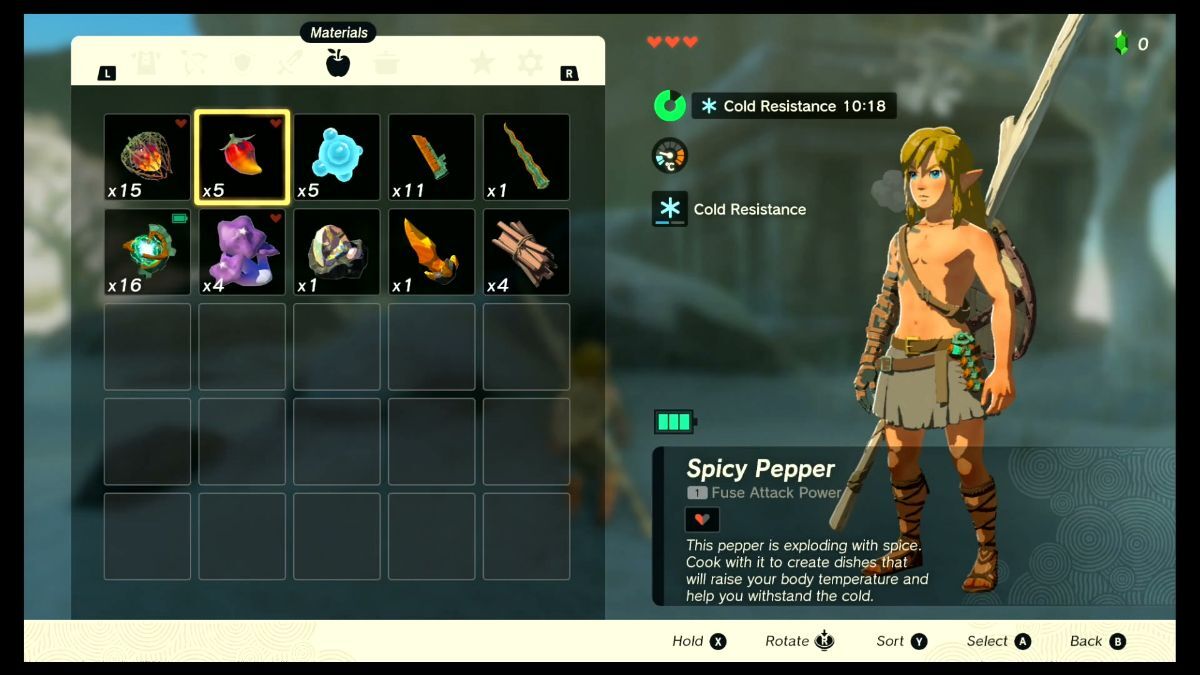Select the amber claw item slot
Screen dimensions: 1200x675
pos(431,252)
